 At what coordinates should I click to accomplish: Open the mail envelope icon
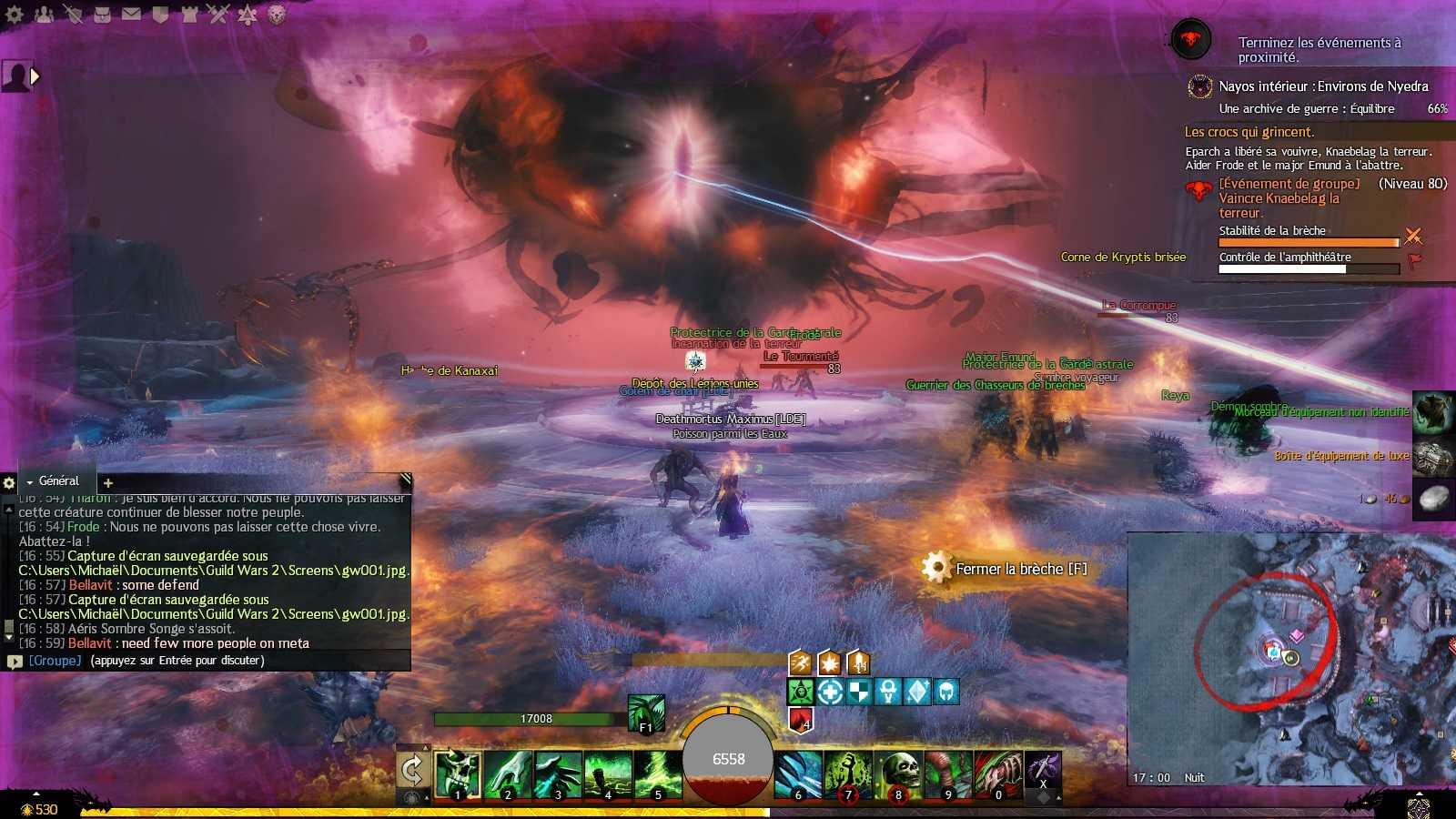tap(131, 15)
